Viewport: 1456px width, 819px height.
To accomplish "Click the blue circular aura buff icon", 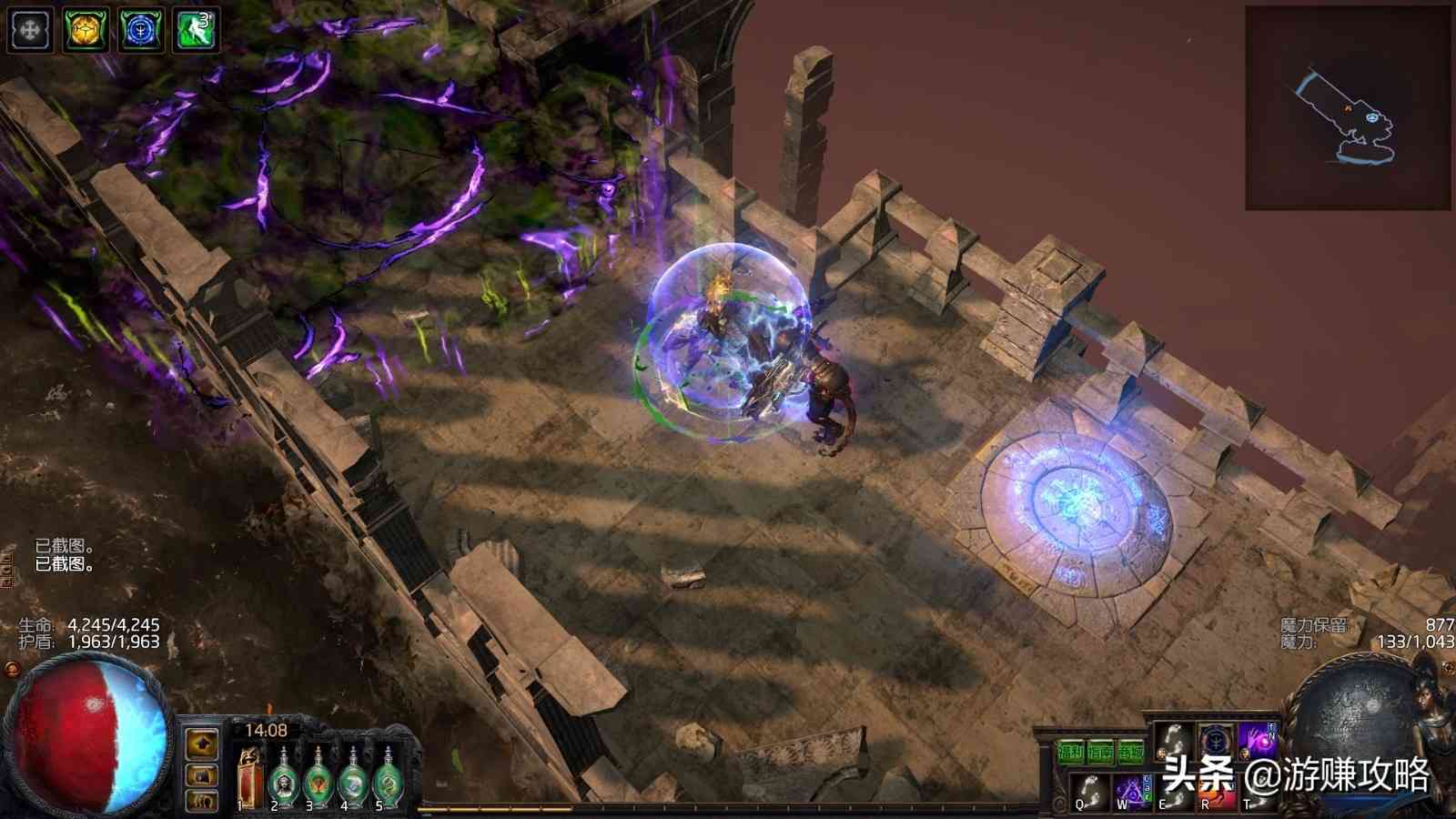I will 141,30.
